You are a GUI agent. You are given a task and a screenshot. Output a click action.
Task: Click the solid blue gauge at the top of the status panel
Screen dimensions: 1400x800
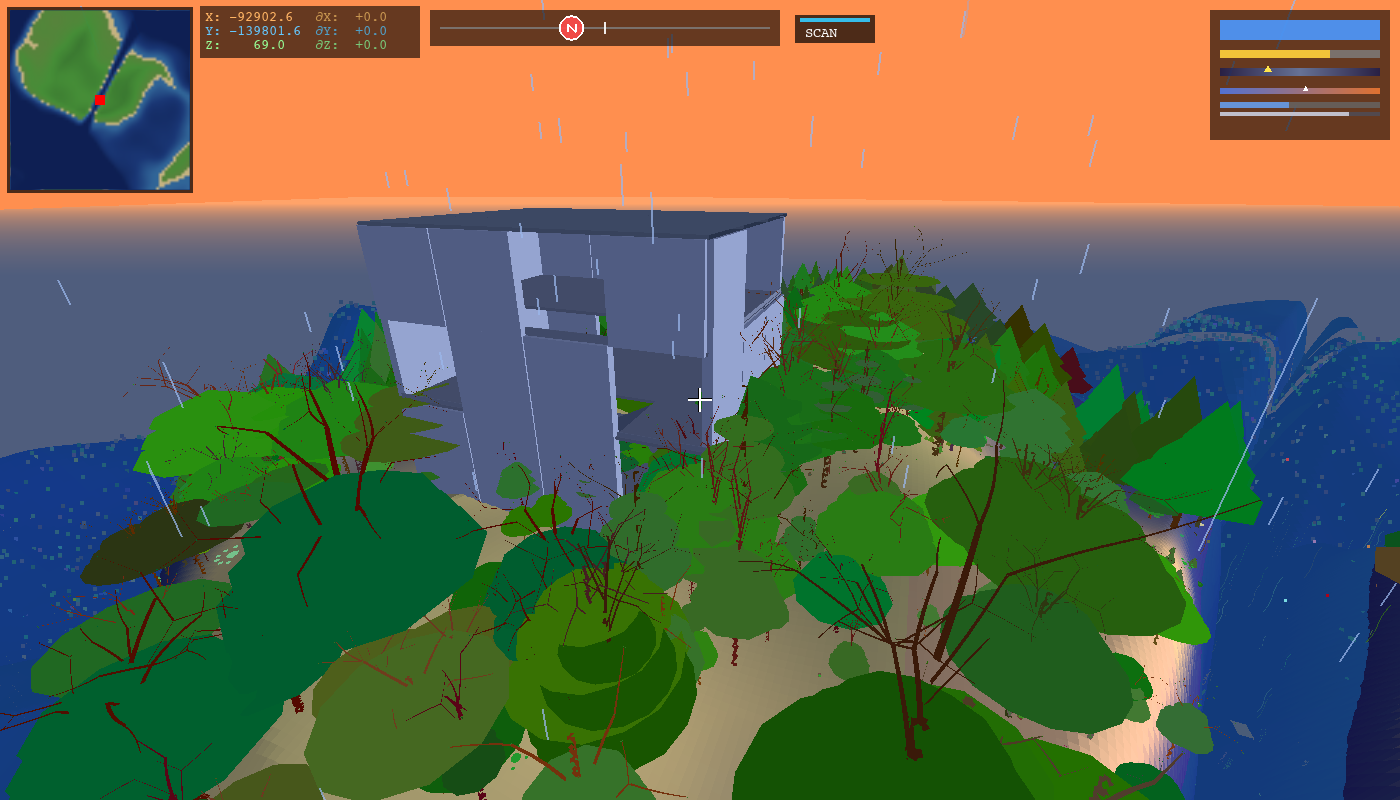click(x=1298, y=31)
